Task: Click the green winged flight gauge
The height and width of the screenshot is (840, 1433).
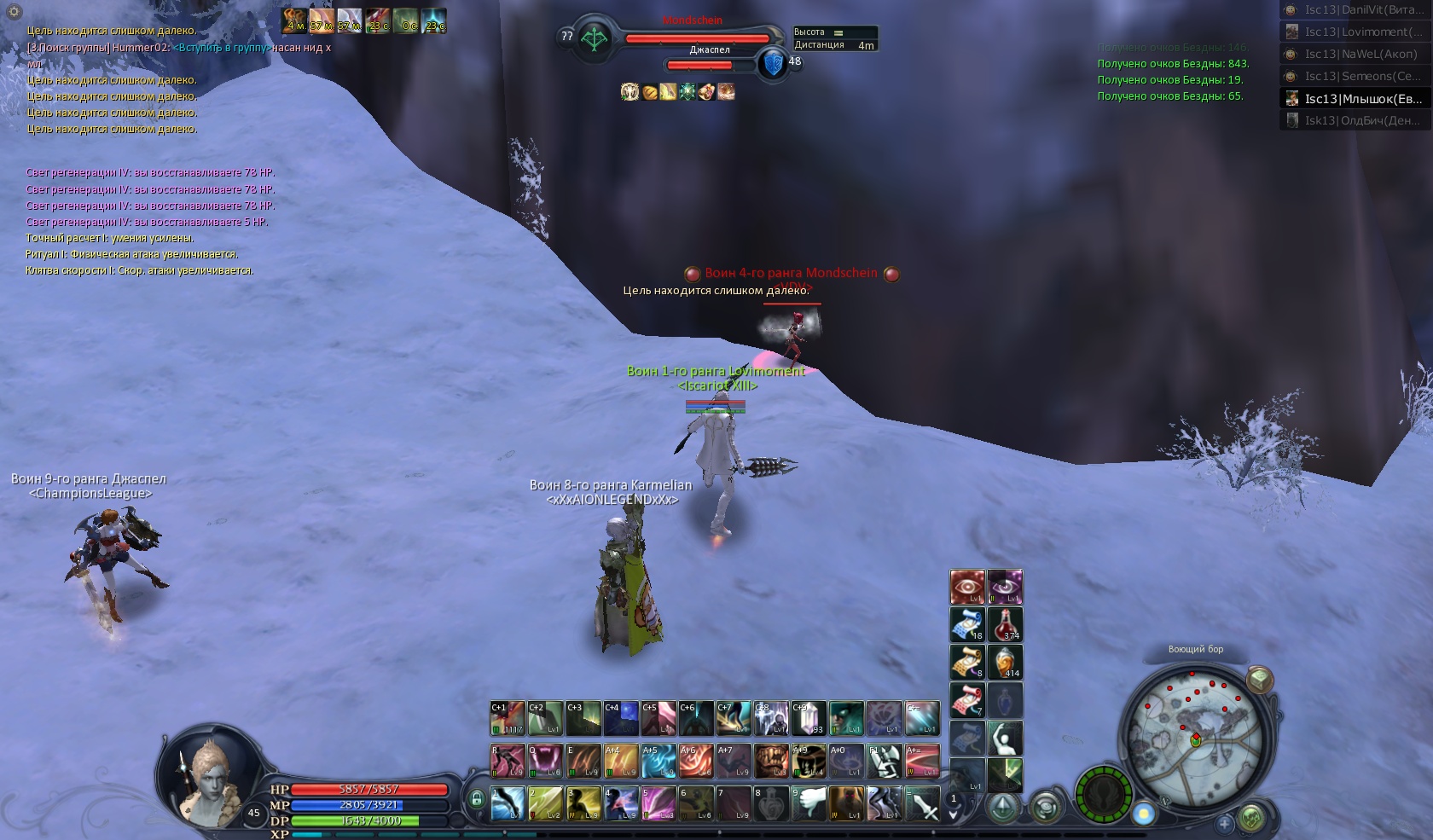Action: (1103, 795)
